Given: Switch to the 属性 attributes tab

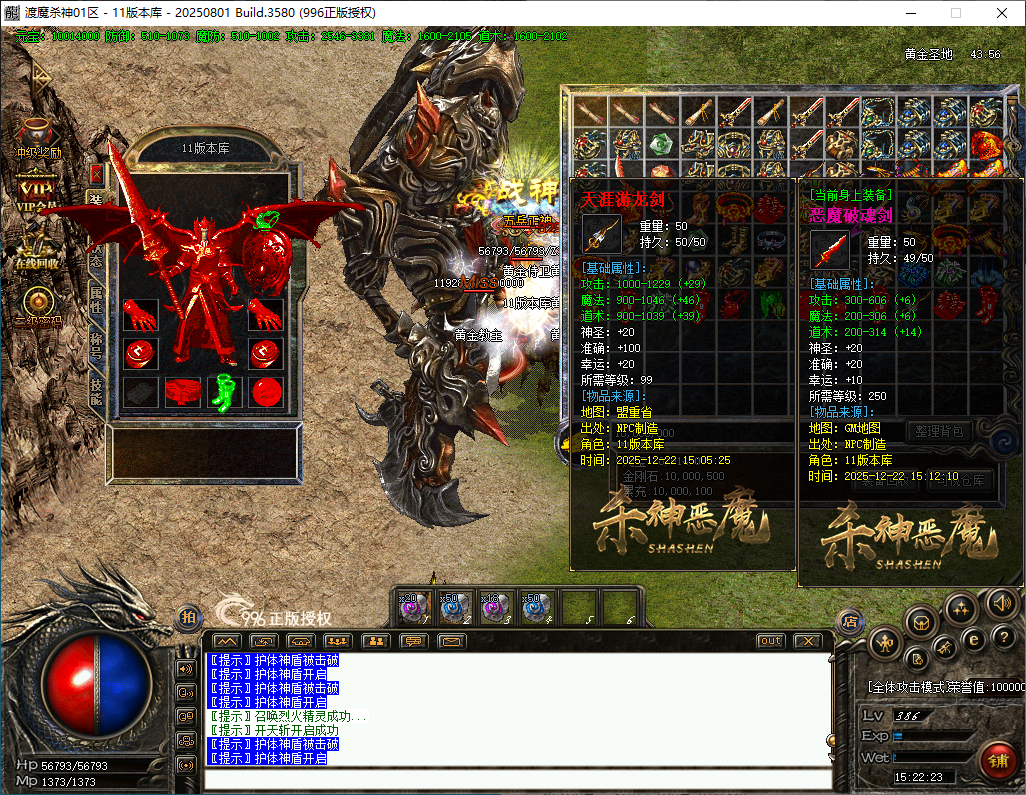Looking at the screenshot, I should click(x=96, y=298).
